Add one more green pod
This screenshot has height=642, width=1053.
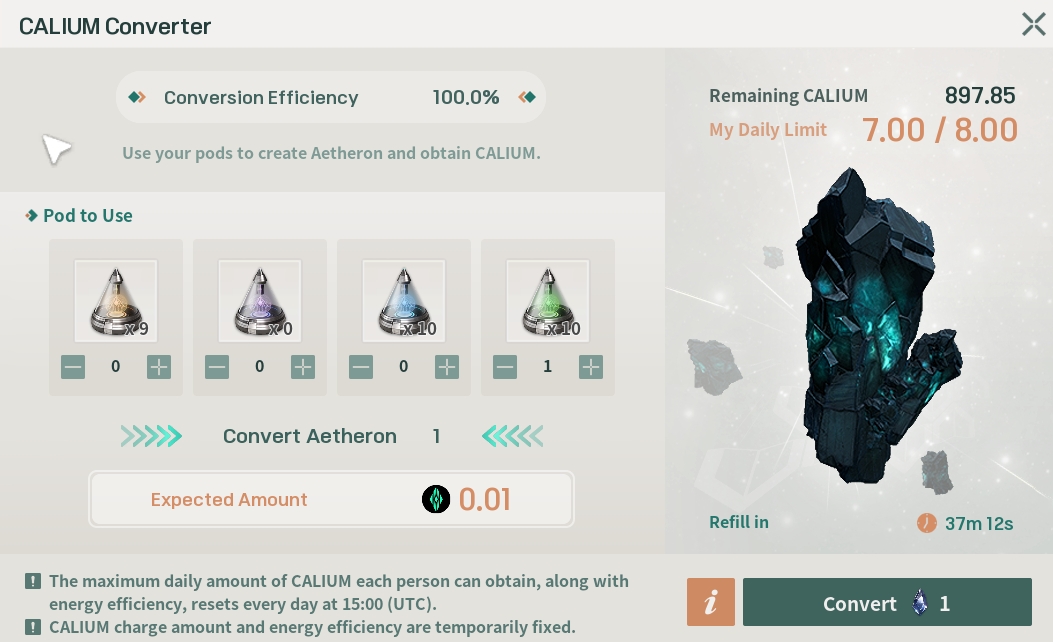pos(591,367)
